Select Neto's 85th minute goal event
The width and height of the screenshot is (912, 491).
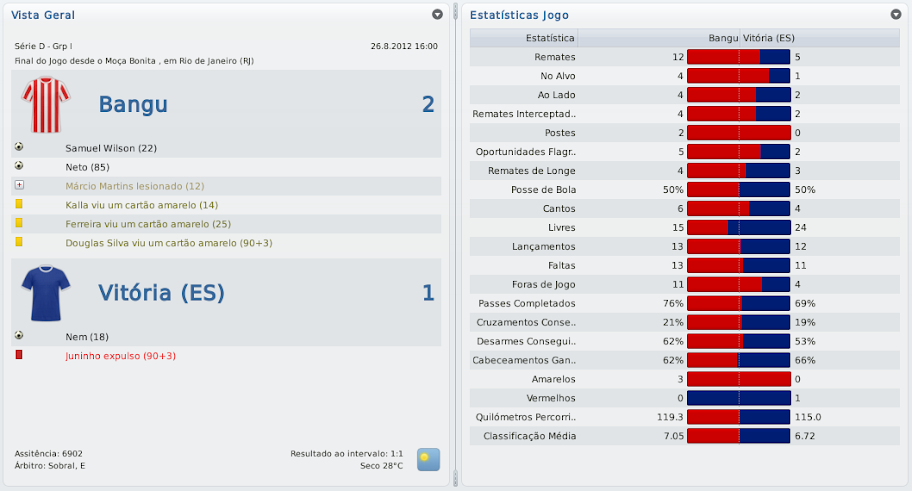[x=87, y=167]
